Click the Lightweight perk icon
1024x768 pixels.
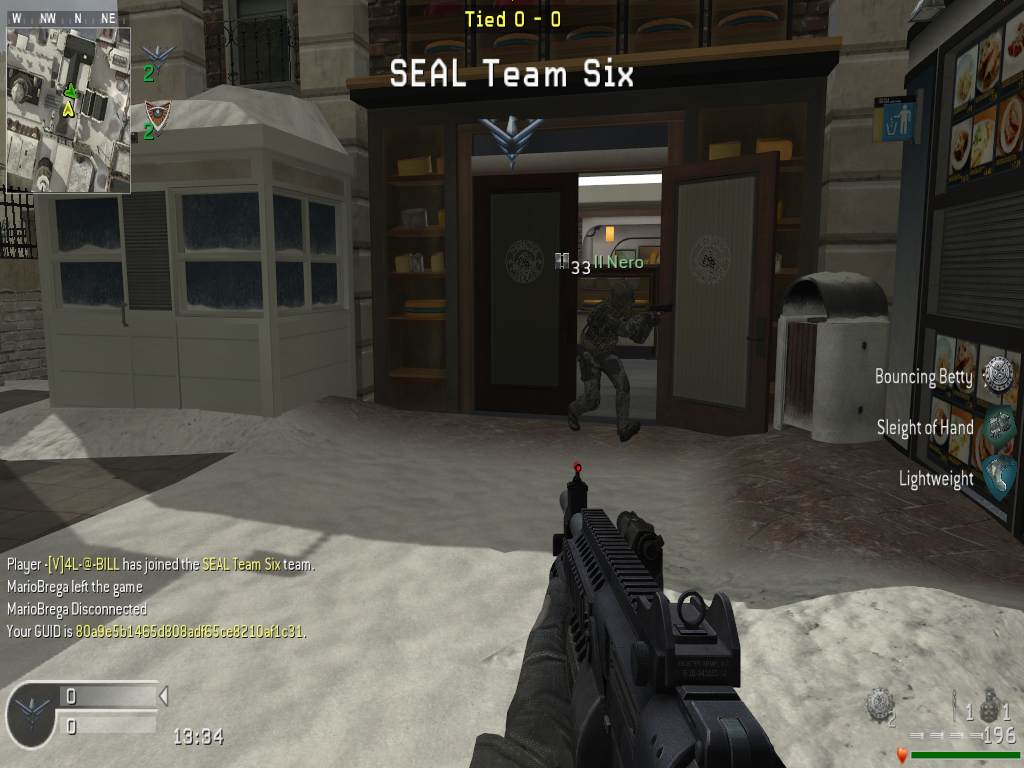click(998, 475)
